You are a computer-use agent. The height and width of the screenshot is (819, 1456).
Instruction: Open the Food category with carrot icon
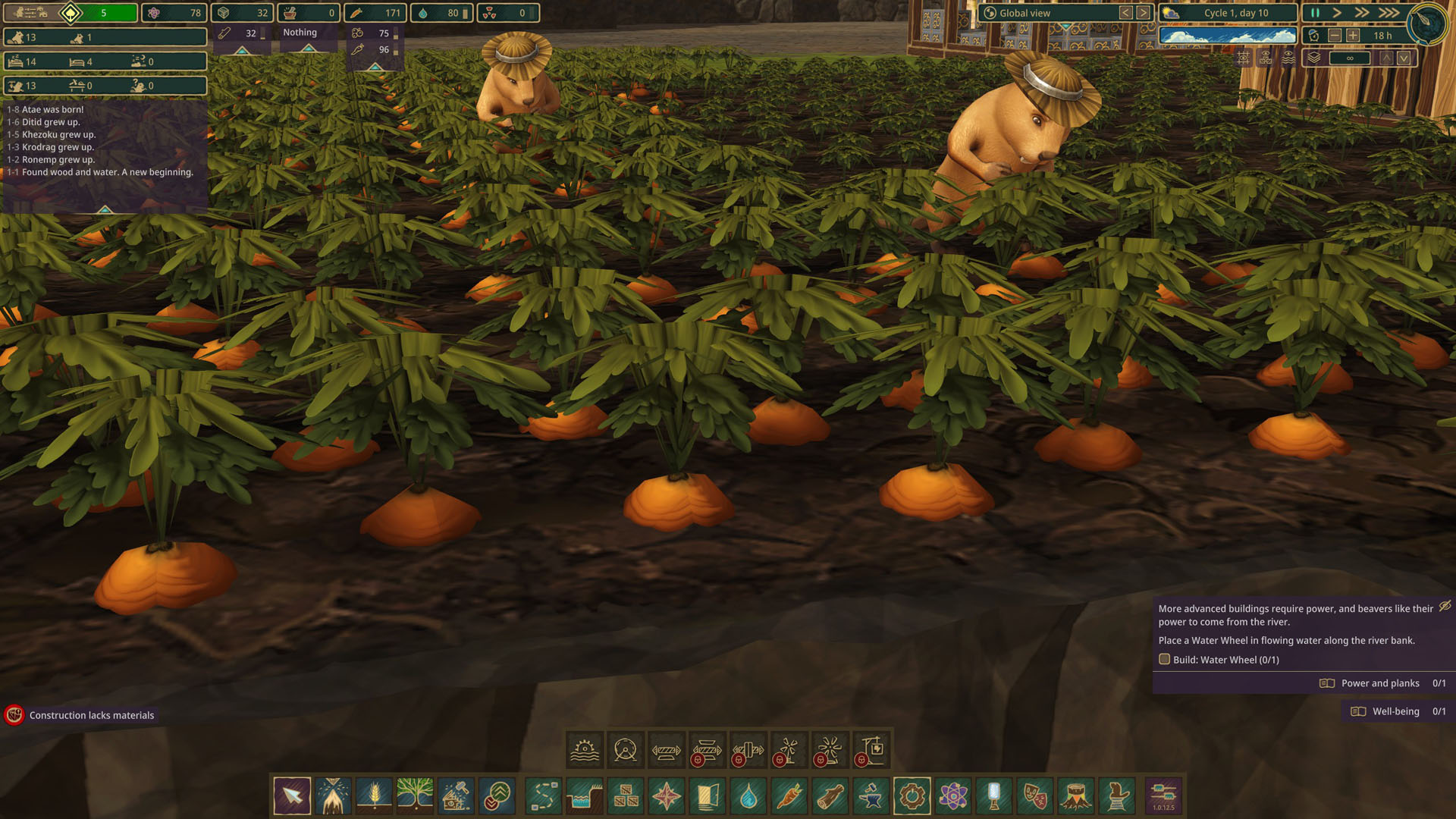click(789, 796)
